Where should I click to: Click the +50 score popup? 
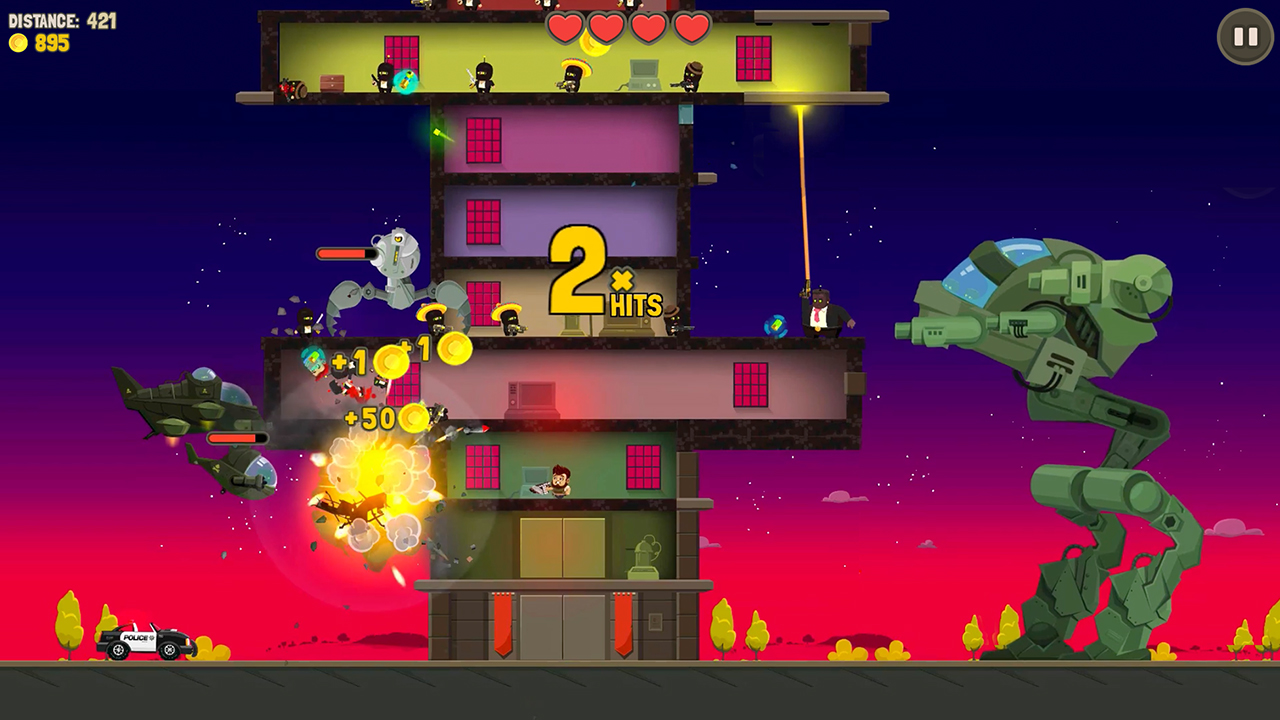tap(370, 419)
